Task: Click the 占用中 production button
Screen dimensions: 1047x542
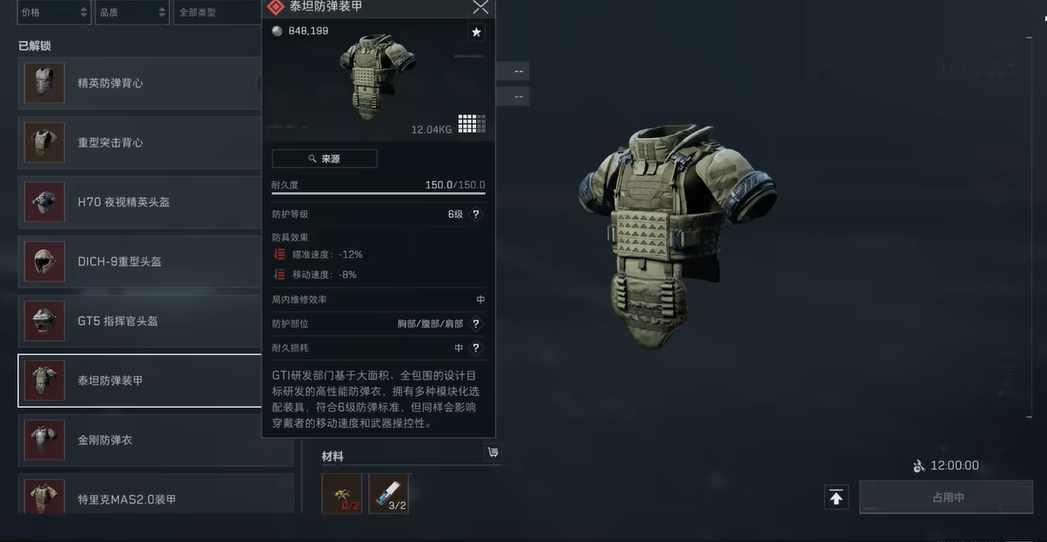Action: [x=945, y=497]
